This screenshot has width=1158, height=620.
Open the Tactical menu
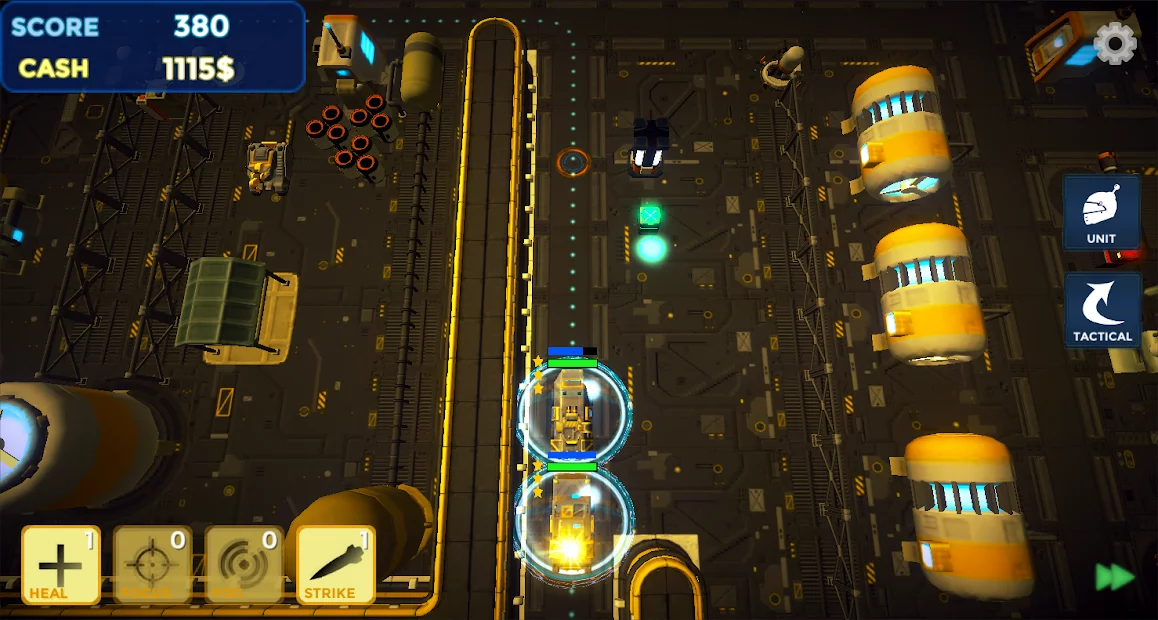[1102, 310]
